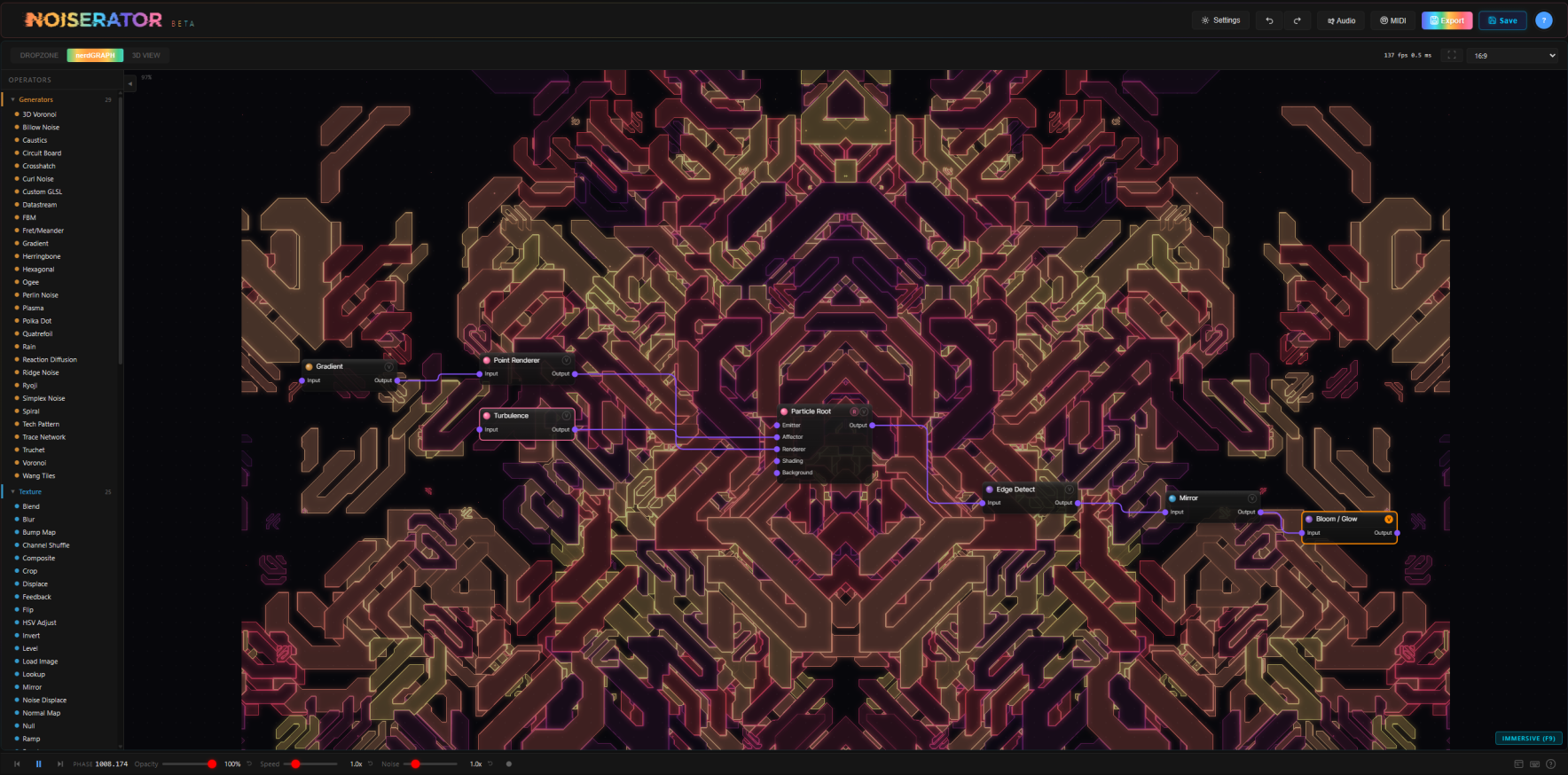Collapse the Texture category in the sidebar
The height and width of the screenshot is (775, 1568).
coord(13,491)
